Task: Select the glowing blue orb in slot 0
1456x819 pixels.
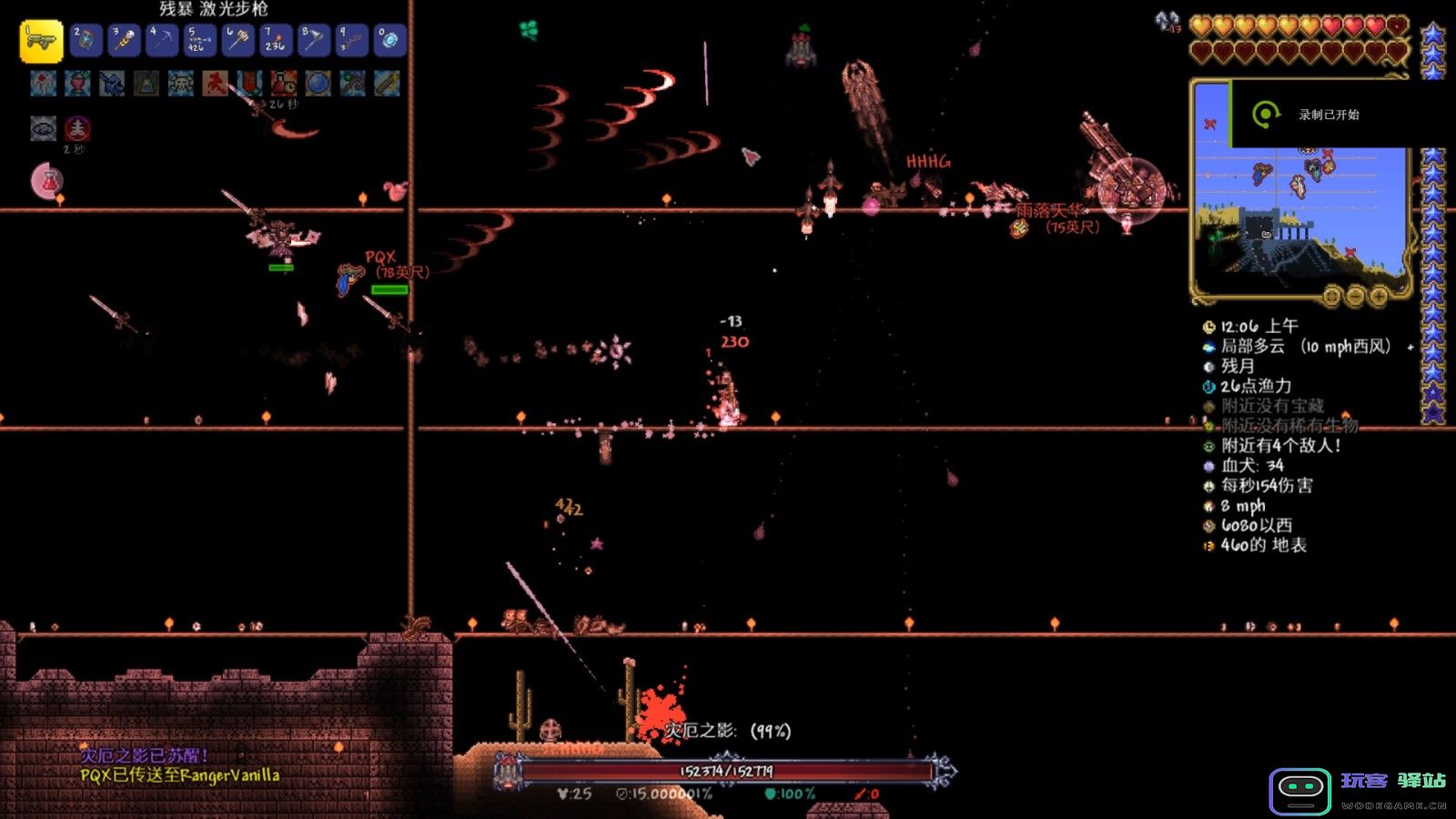Action: click(x=389, y=41)
